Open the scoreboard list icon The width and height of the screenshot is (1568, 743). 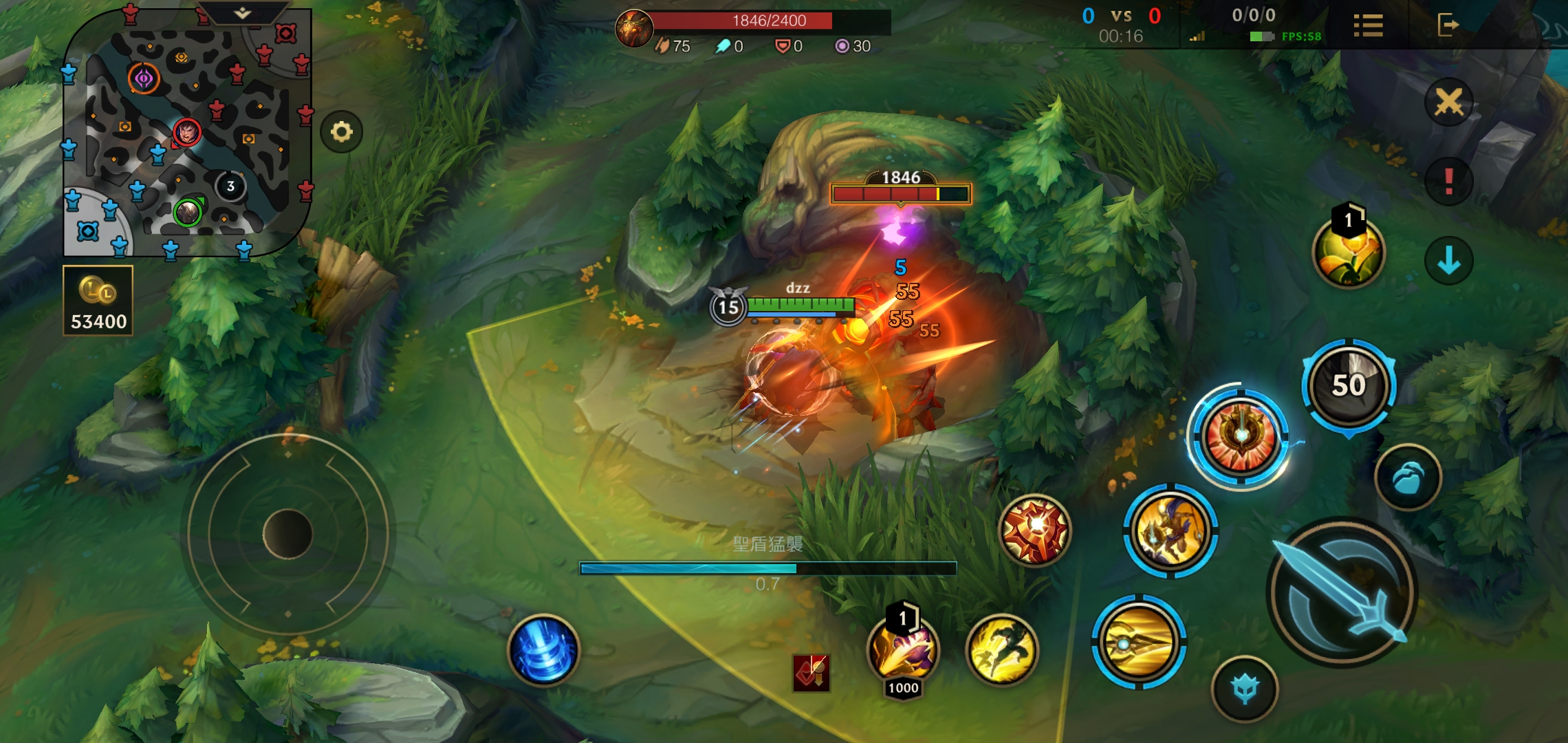click(1368, 25)
